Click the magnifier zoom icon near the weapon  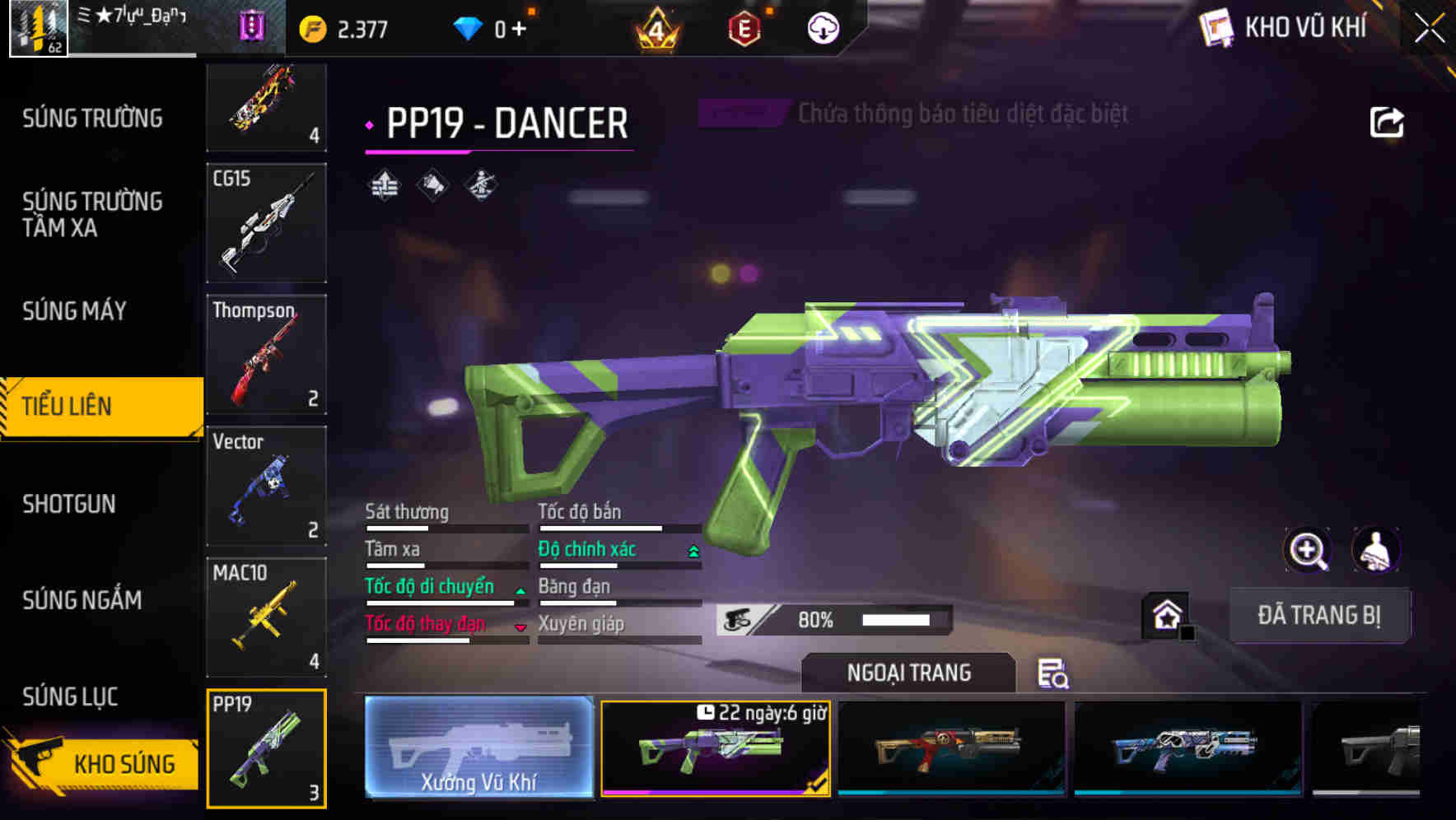tap(1309, 550)
